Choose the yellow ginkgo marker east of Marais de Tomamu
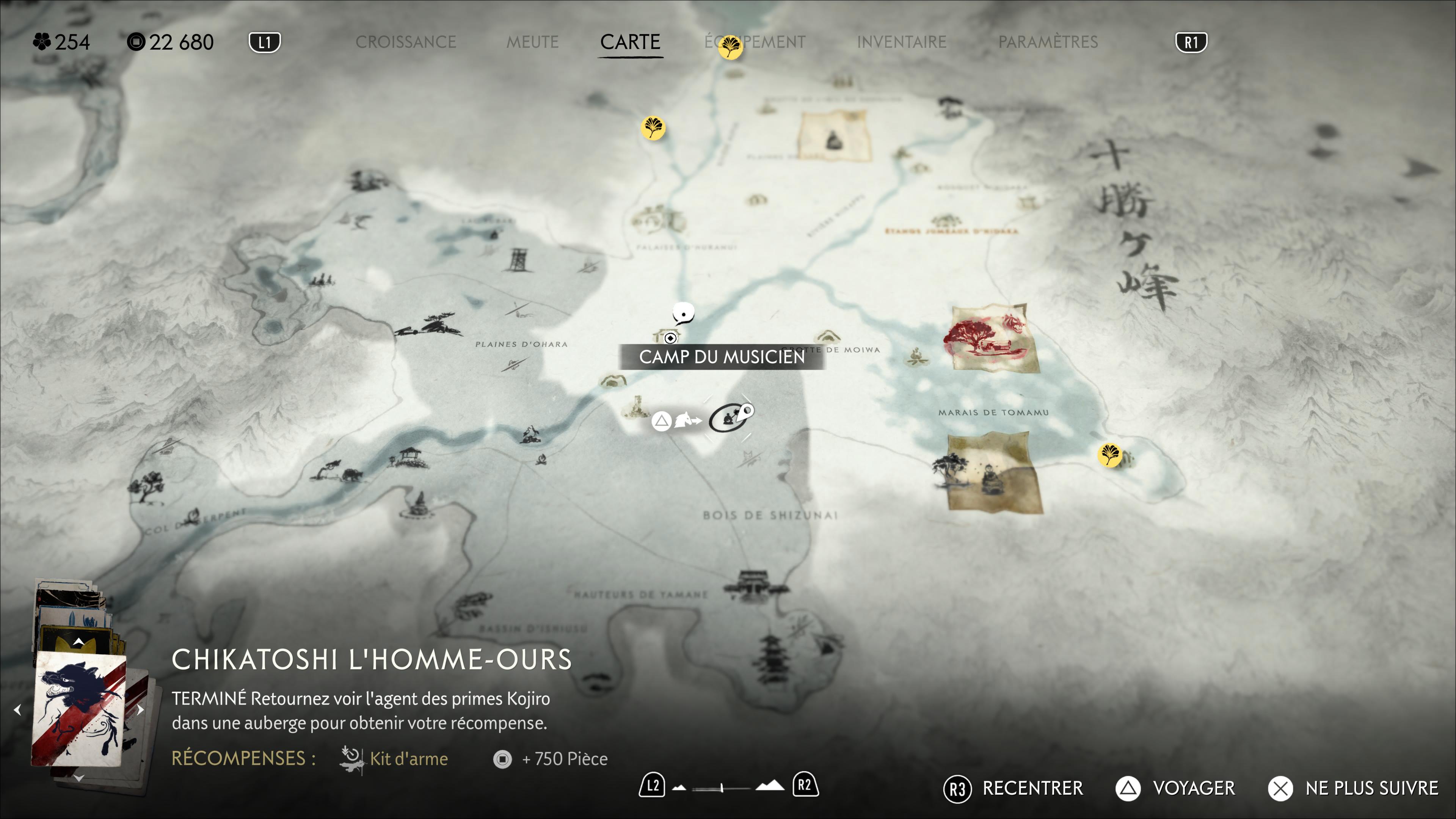Screen dimensions: 1456x819 point(1109,455)
